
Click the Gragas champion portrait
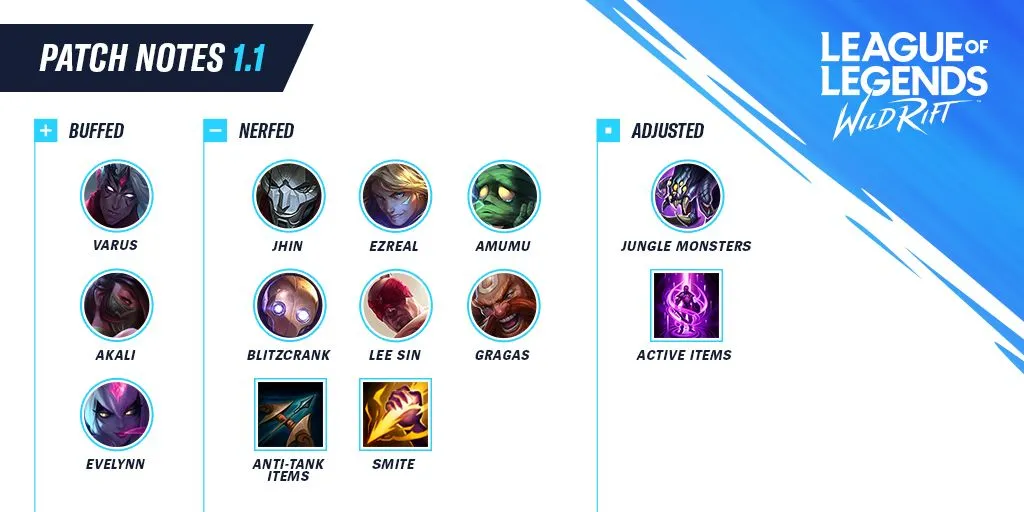[x=503, y=306]
